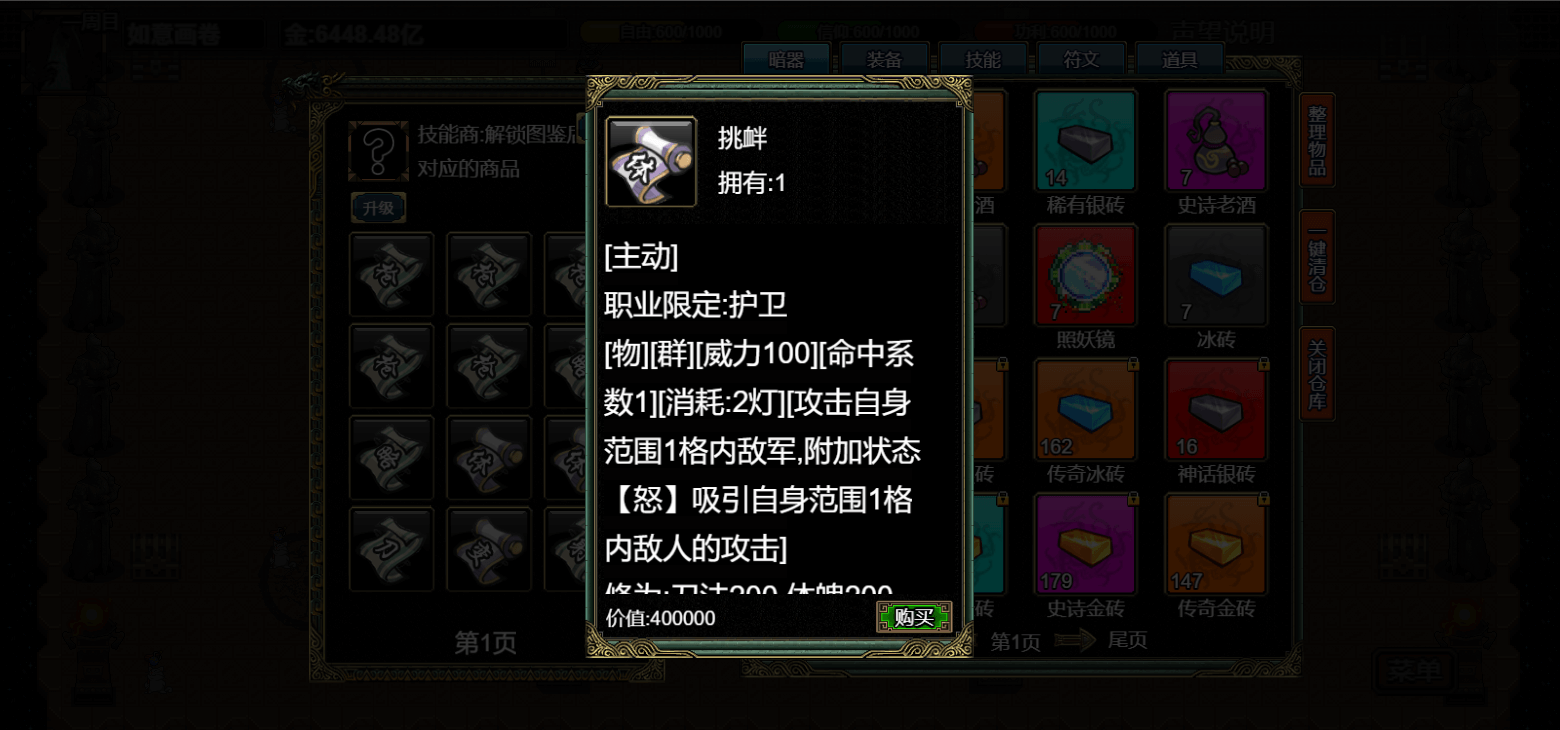The height and width of the screenshot is (730, 1560).
Task: Jump to 尾页 last page
Action: [1127, 640]
